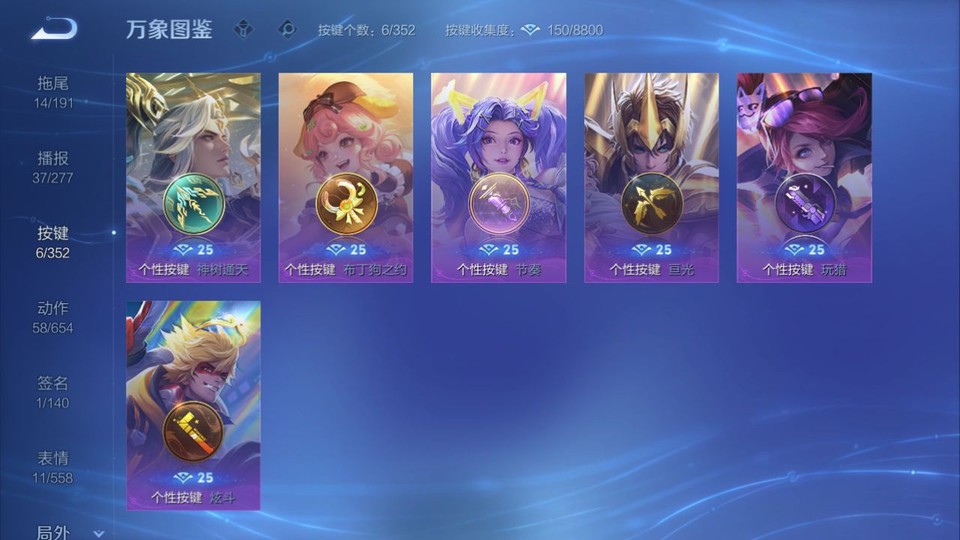Choose the 炫斗 button skin card
The width and height of the screenshot is (960, 540).
pyautogui.click(x=193, y=405)
